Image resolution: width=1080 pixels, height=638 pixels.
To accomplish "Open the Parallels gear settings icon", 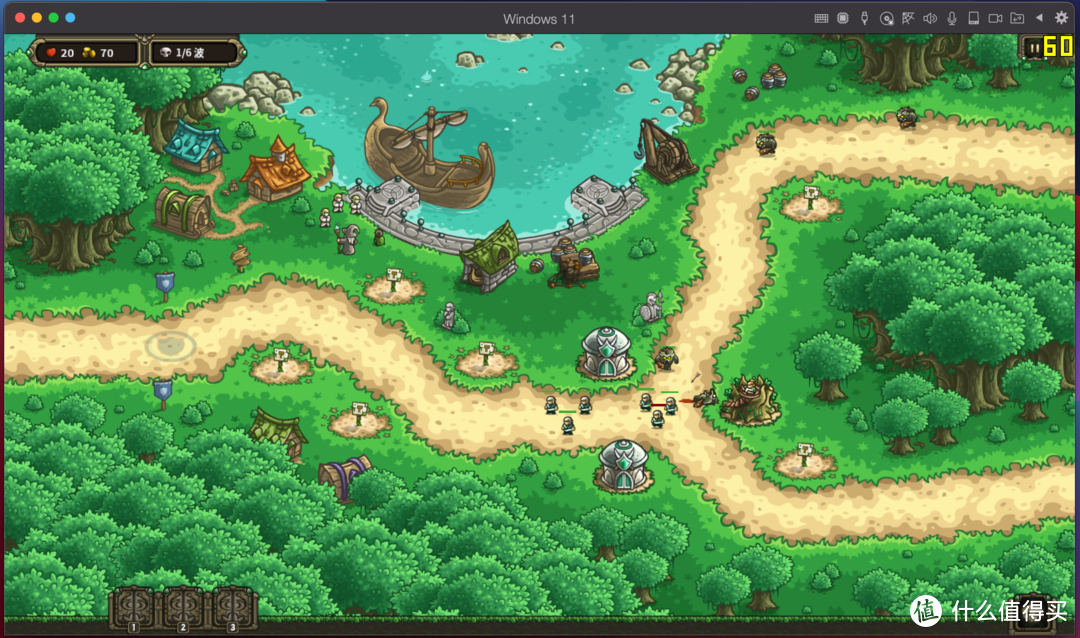I will pos(1061,18).
